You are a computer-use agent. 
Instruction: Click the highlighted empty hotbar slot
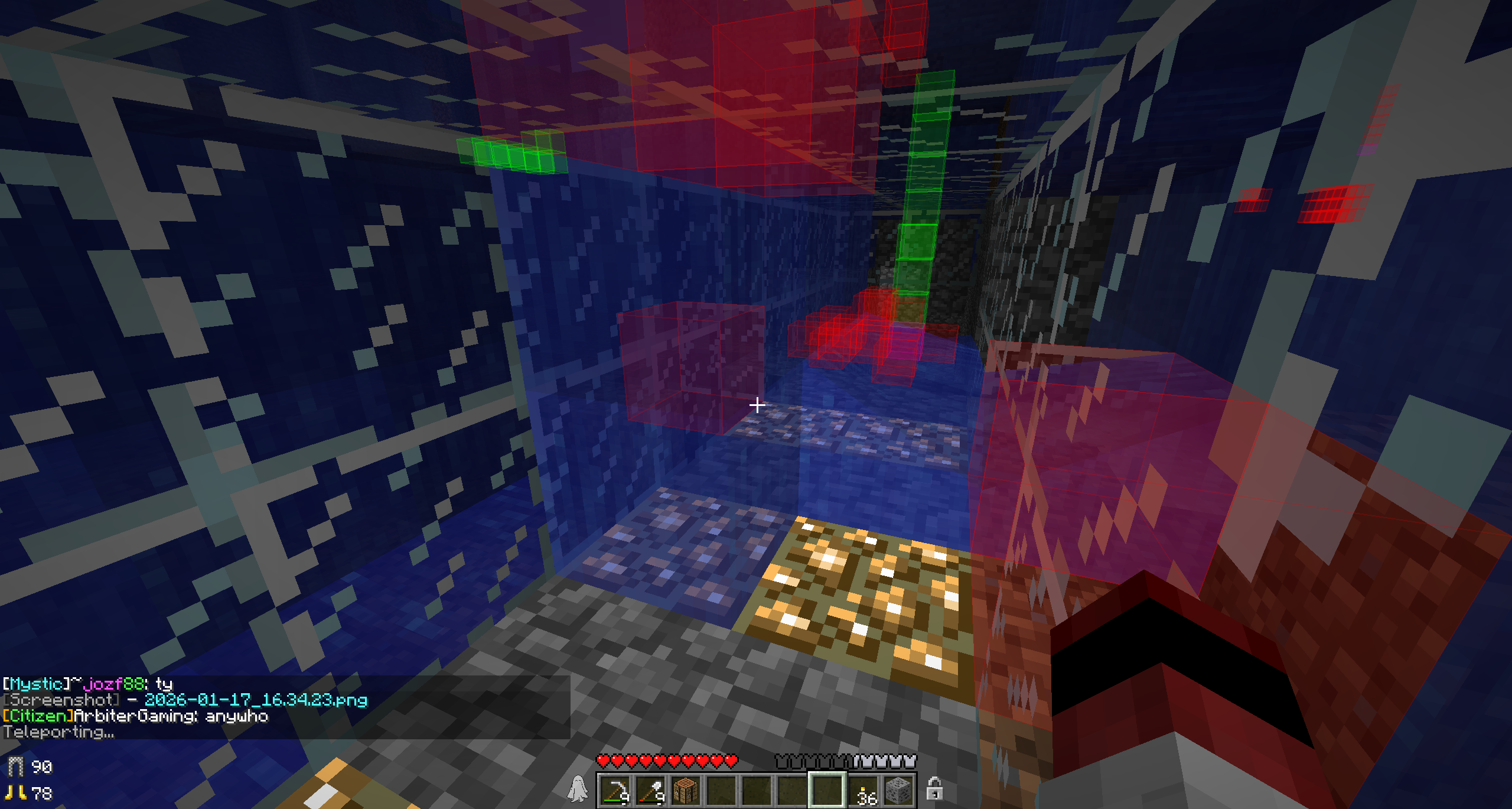tap(827, 790)
